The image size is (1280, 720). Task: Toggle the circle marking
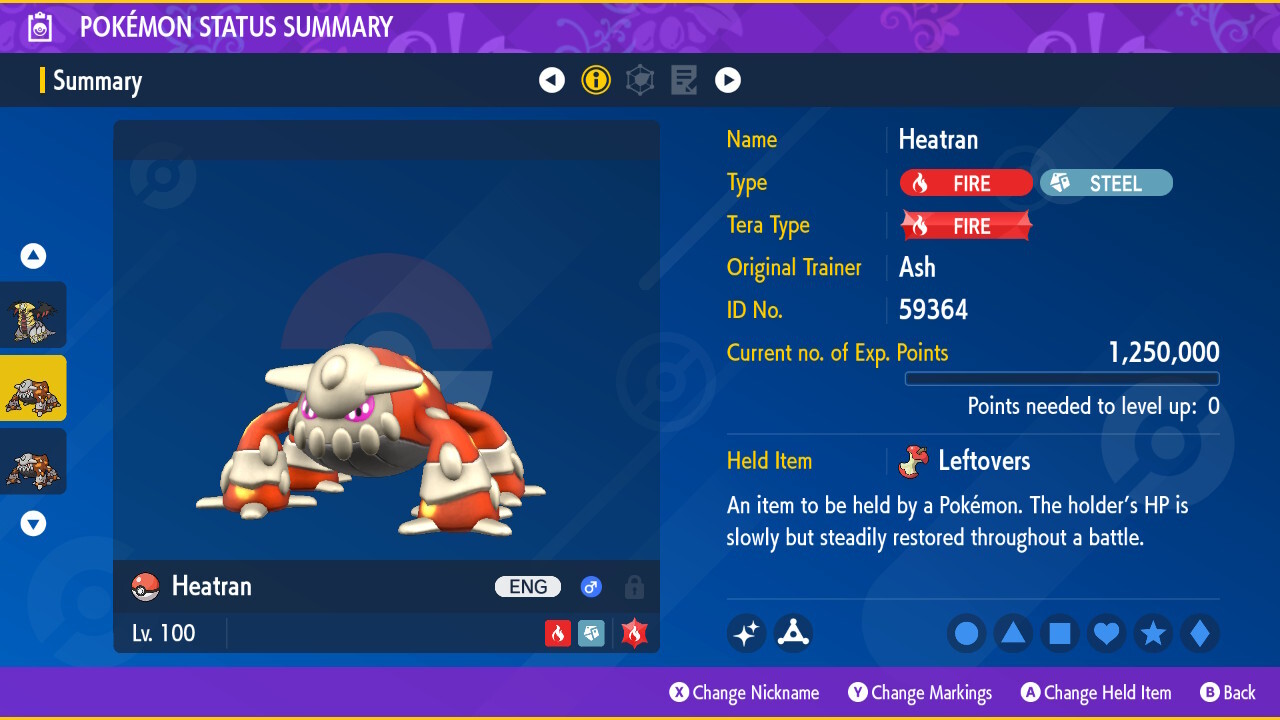[x=967, y=633]
